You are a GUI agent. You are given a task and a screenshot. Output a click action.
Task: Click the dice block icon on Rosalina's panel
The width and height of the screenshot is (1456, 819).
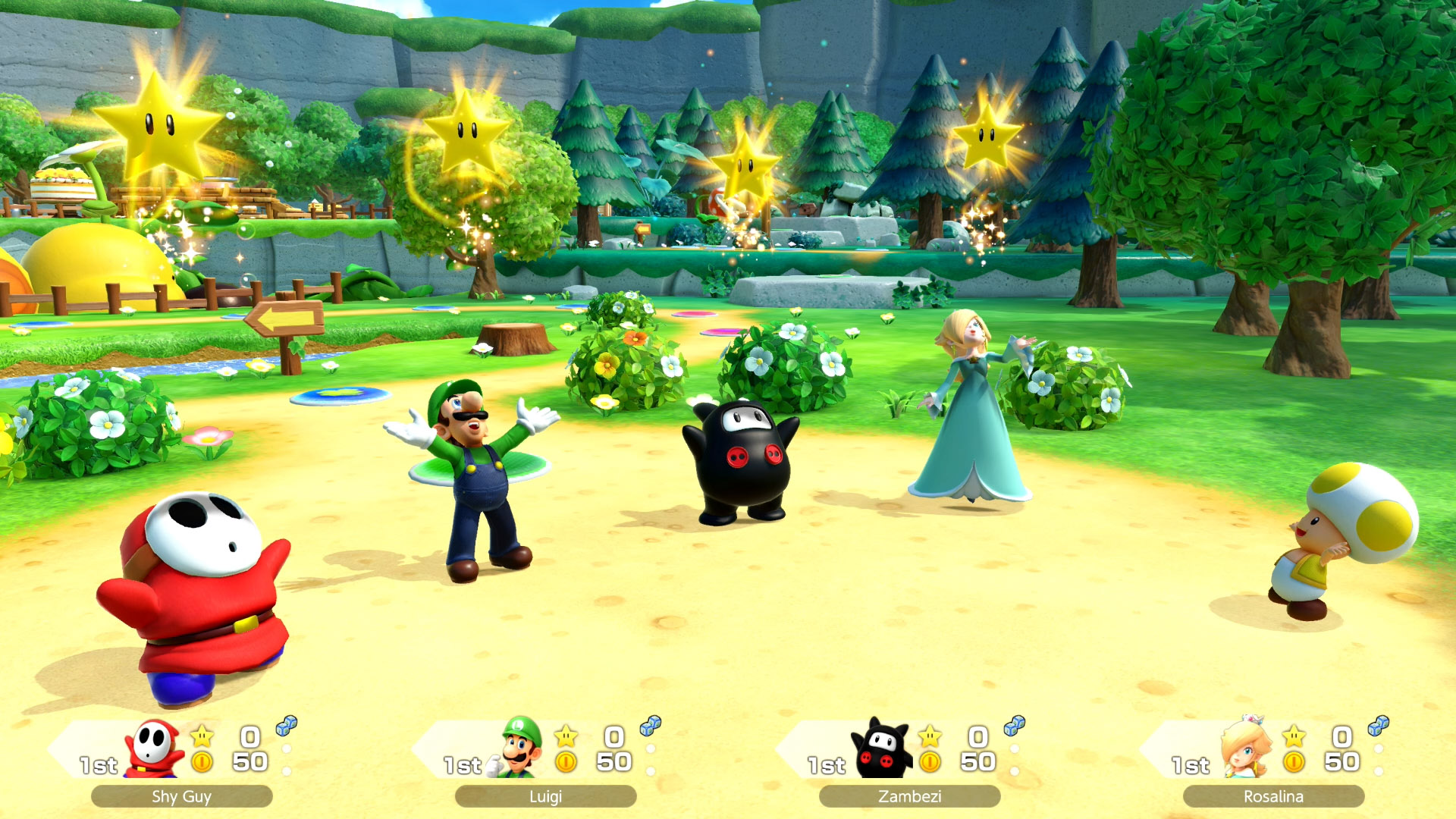point(1379,726)
